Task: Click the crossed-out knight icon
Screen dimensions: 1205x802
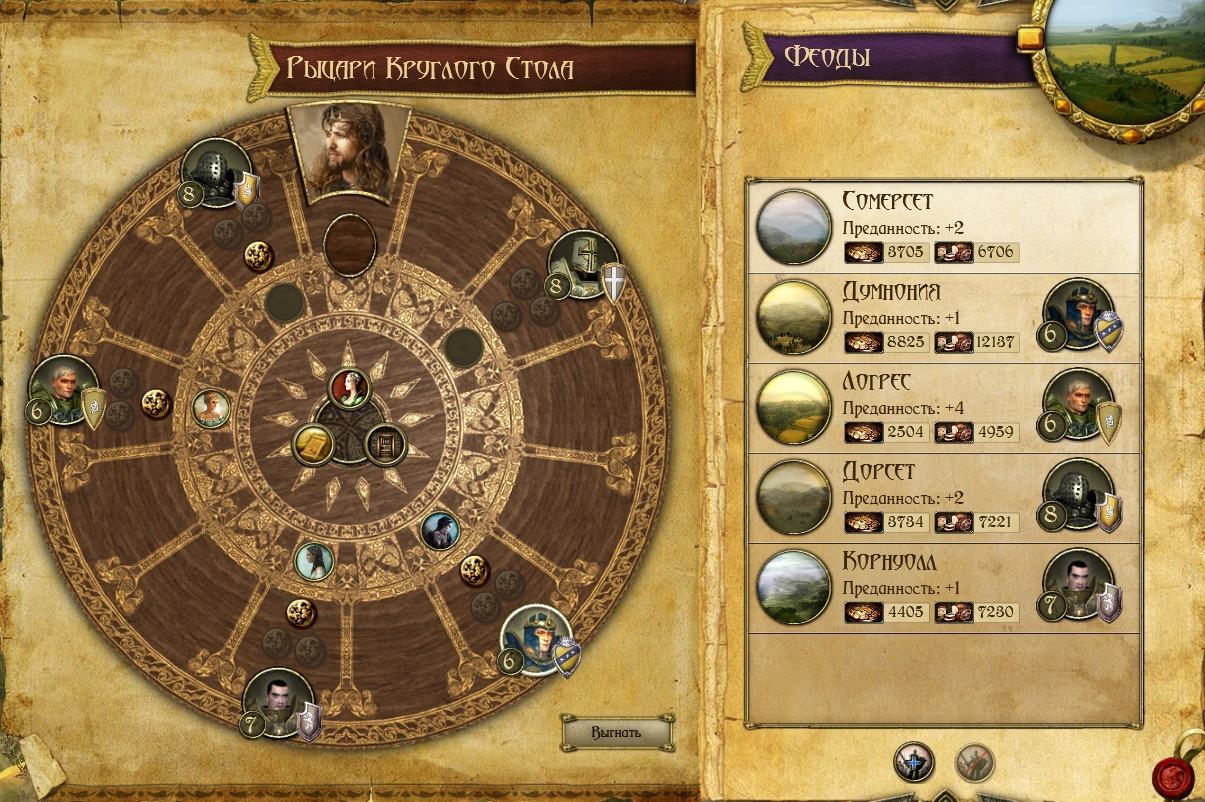Action: pos(974,761)
